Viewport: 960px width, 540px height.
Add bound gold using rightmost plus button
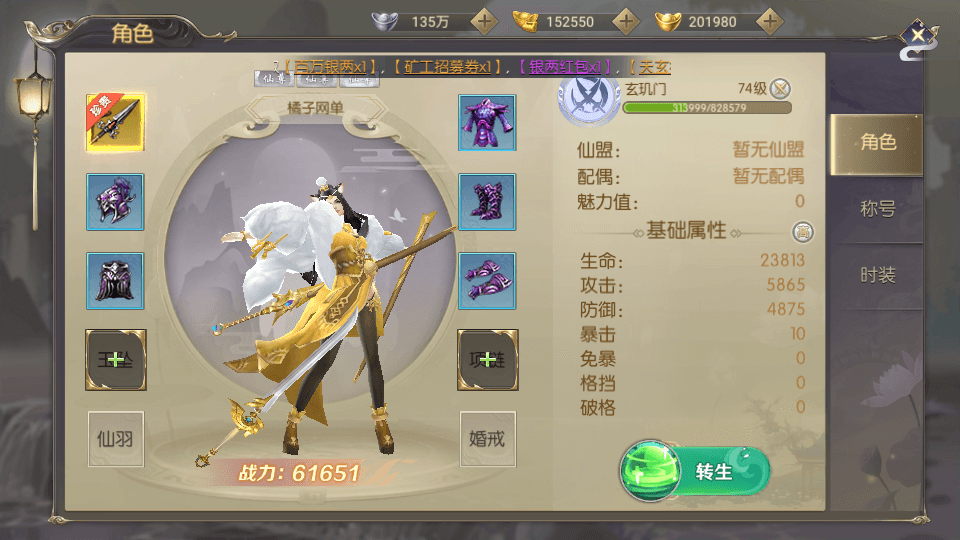(769, 21)
